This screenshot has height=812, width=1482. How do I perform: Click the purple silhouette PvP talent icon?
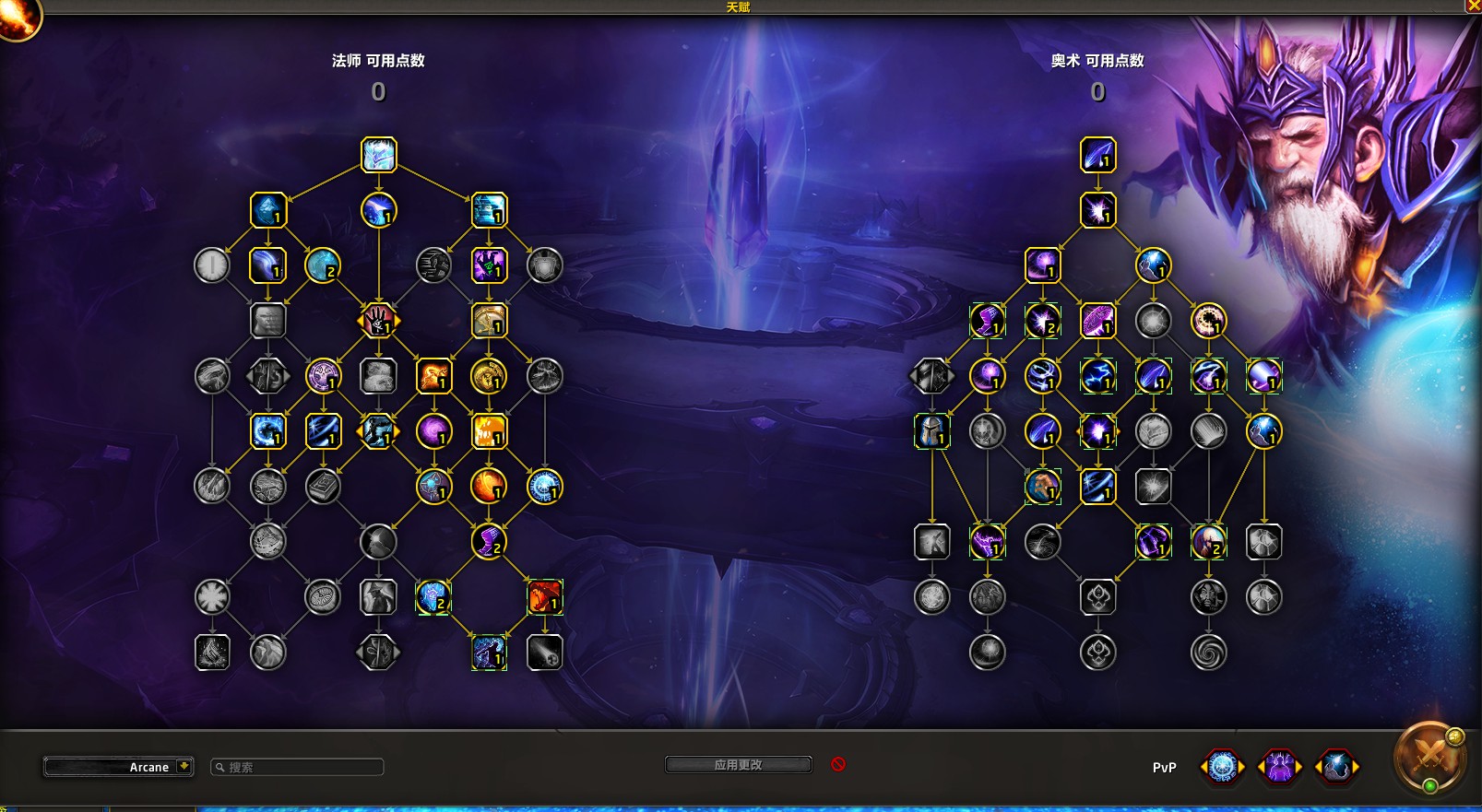[x=1280, y=765]
